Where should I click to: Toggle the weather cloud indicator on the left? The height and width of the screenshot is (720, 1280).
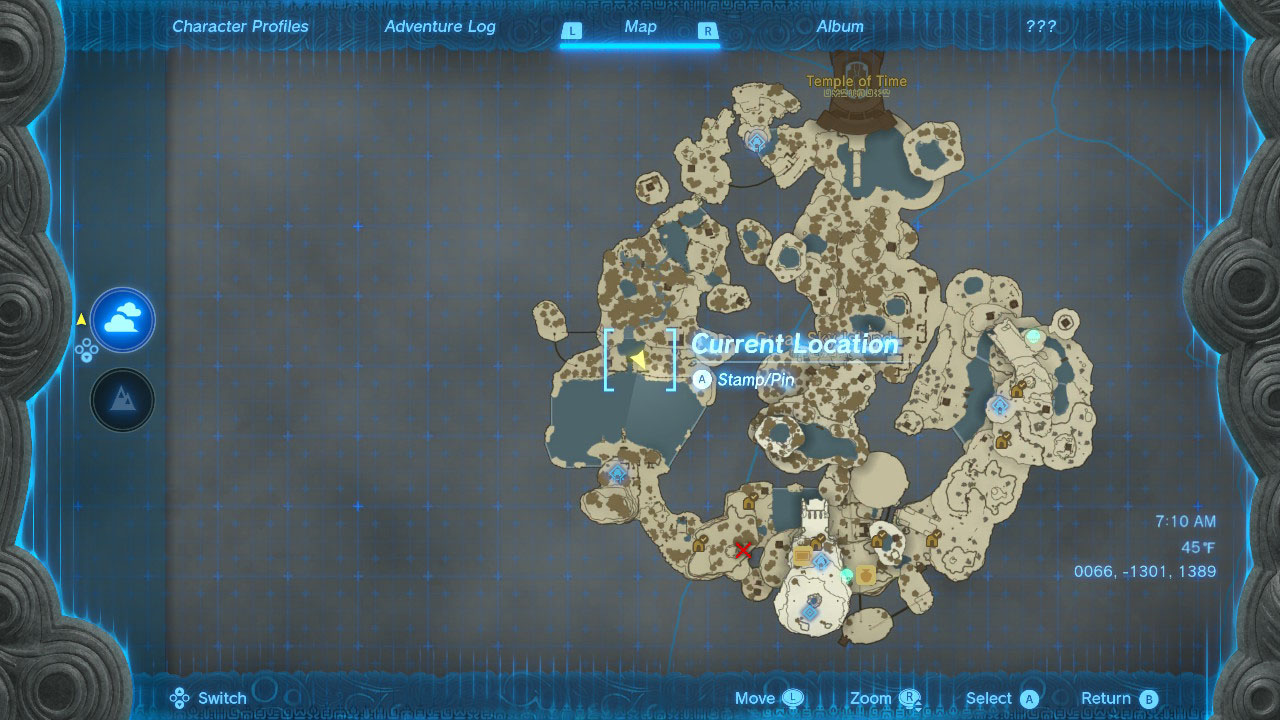[121, 320]
